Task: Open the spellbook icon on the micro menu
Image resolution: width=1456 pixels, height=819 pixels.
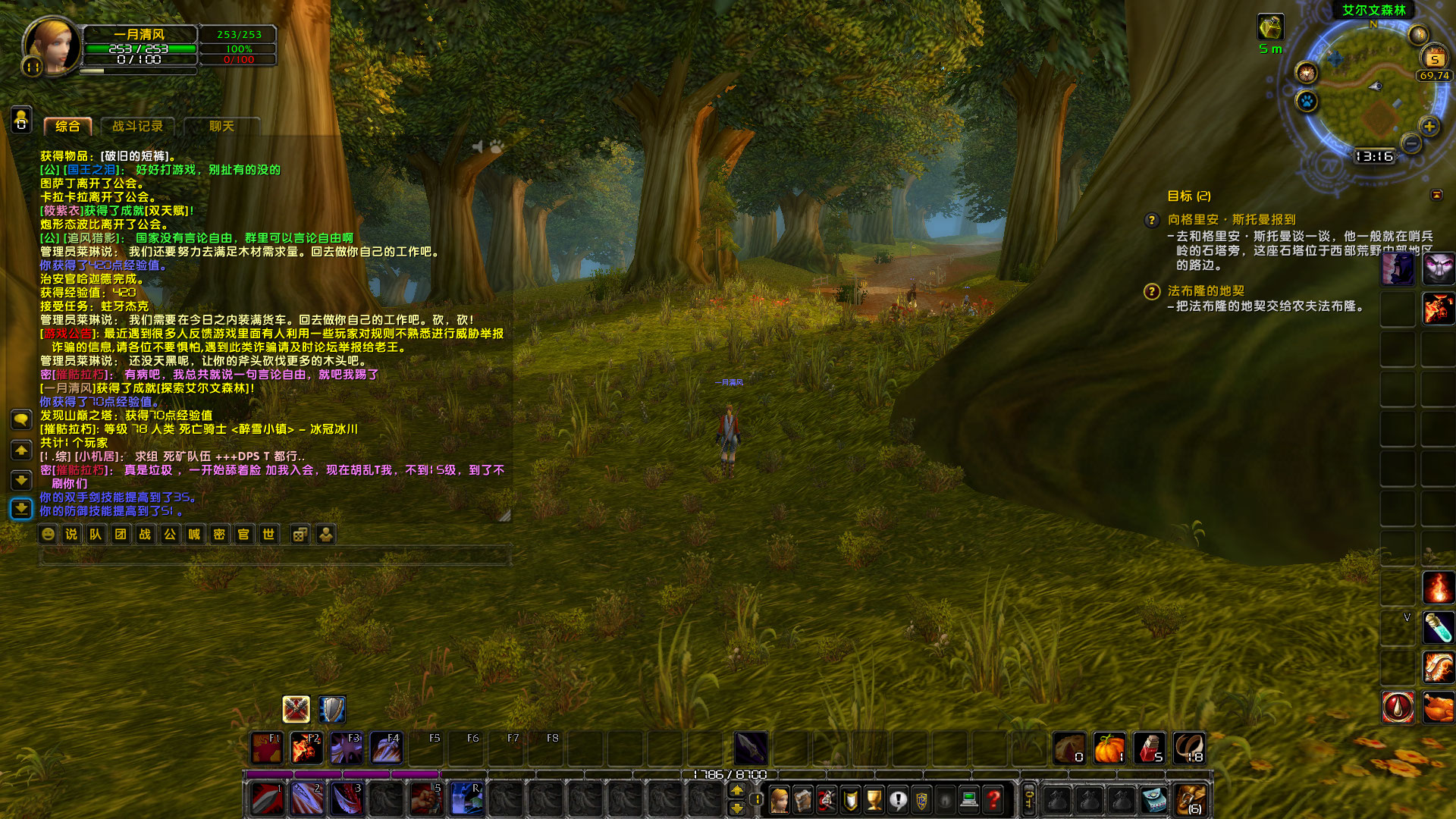Action: 802,799
